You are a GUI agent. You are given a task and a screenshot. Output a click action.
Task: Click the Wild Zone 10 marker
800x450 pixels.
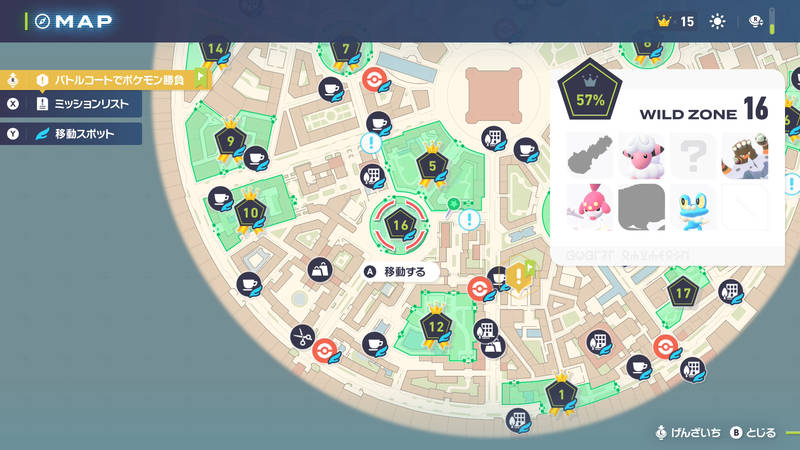250,213
